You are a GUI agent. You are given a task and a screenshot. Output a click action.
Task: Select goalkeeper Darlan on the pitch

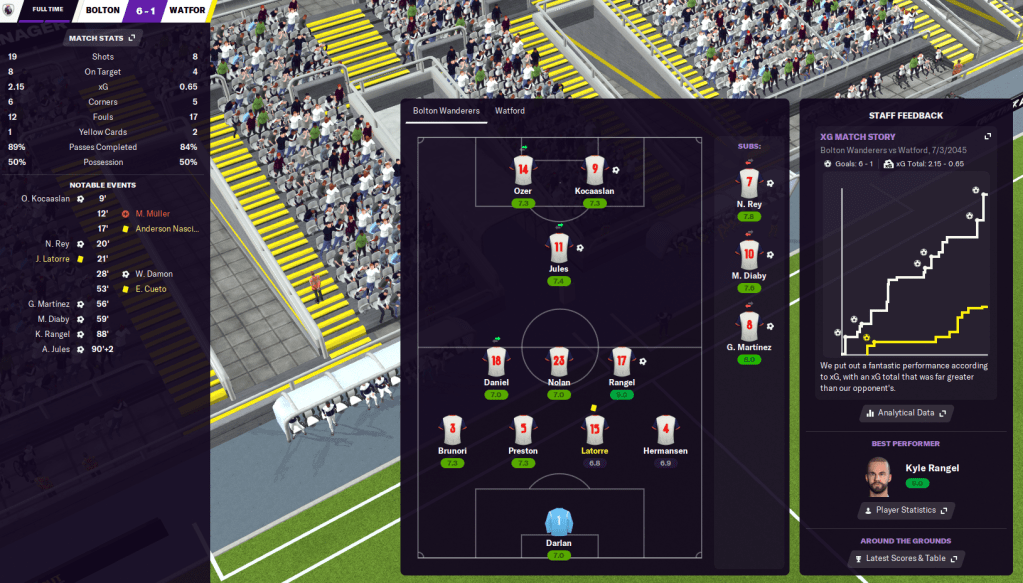[x=558, y=524]
